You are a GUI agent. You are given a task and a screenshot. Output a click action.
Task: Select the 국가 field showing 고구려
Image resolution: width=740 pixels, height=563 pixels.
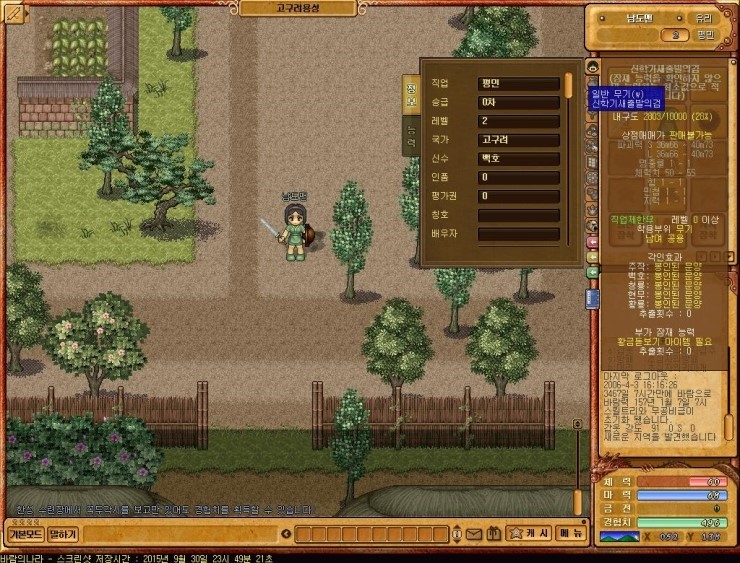(517, 140)
